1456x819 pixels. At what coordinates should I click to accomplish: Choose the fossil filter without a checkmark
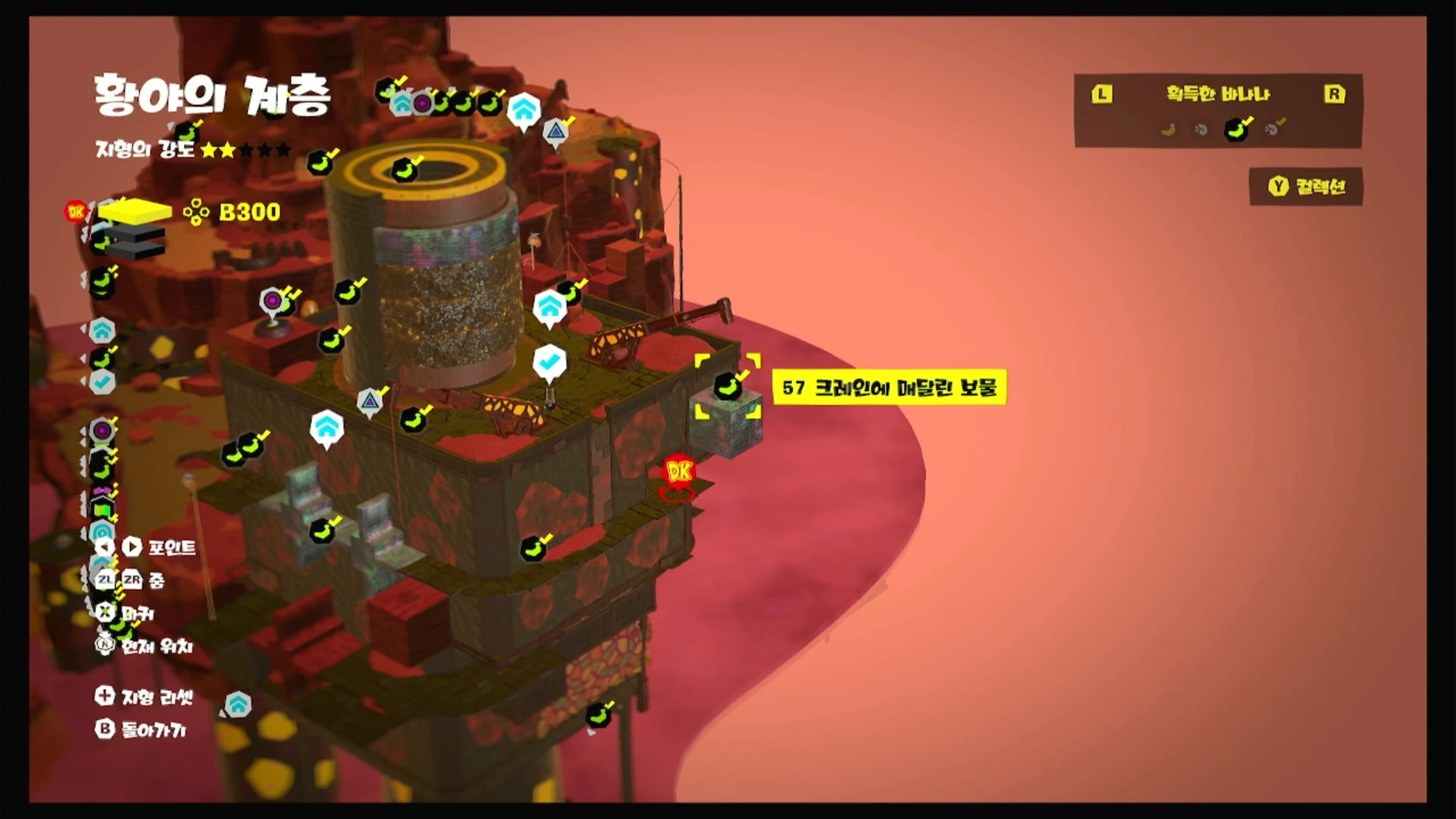1201,130
